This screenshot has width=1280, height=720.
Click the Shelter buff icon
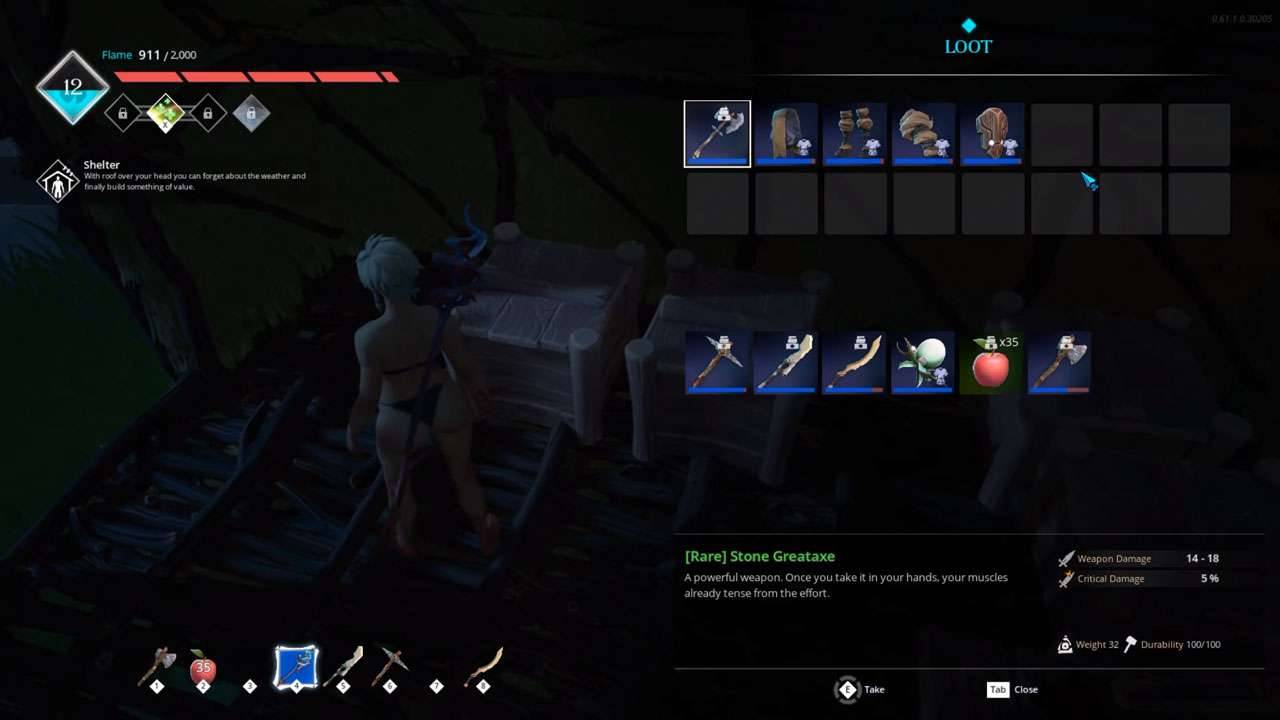pos(58,181)
